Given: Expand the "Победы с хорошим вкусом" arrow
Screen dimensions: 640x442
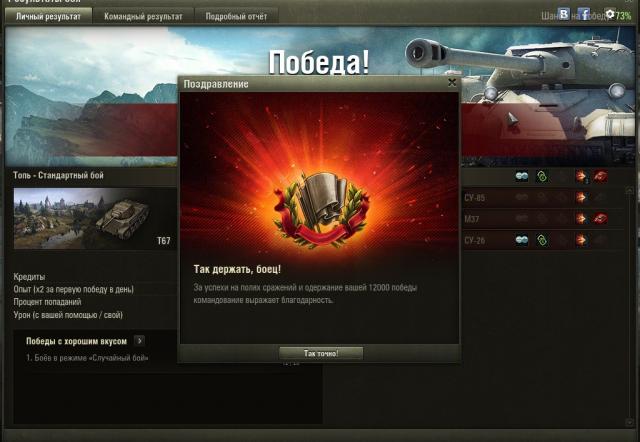Looking at the screenshot, I should 139,341.
